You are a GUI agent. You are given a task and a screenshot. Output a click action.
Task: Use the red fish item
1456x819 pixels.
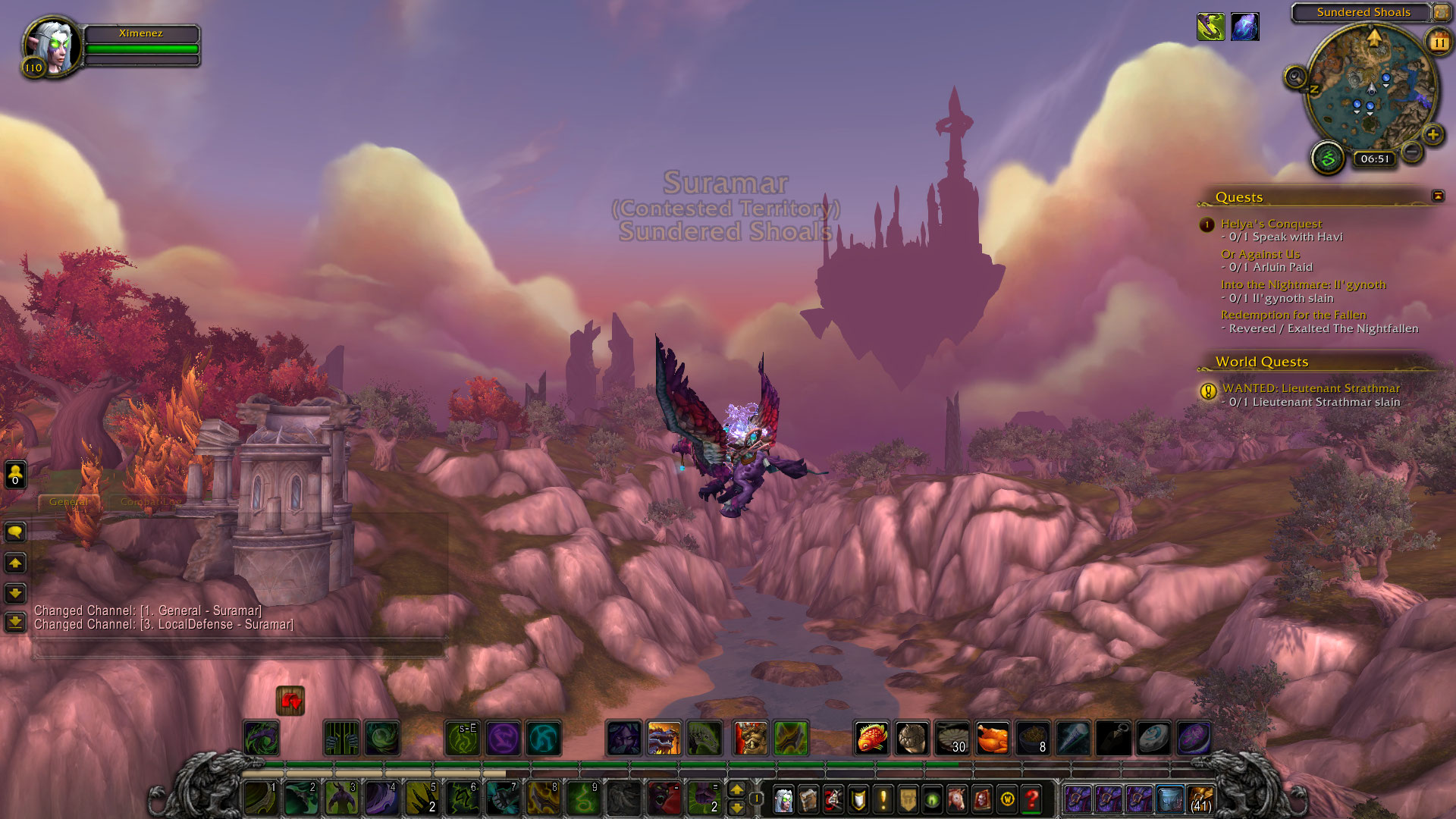[x=871, y=738]
